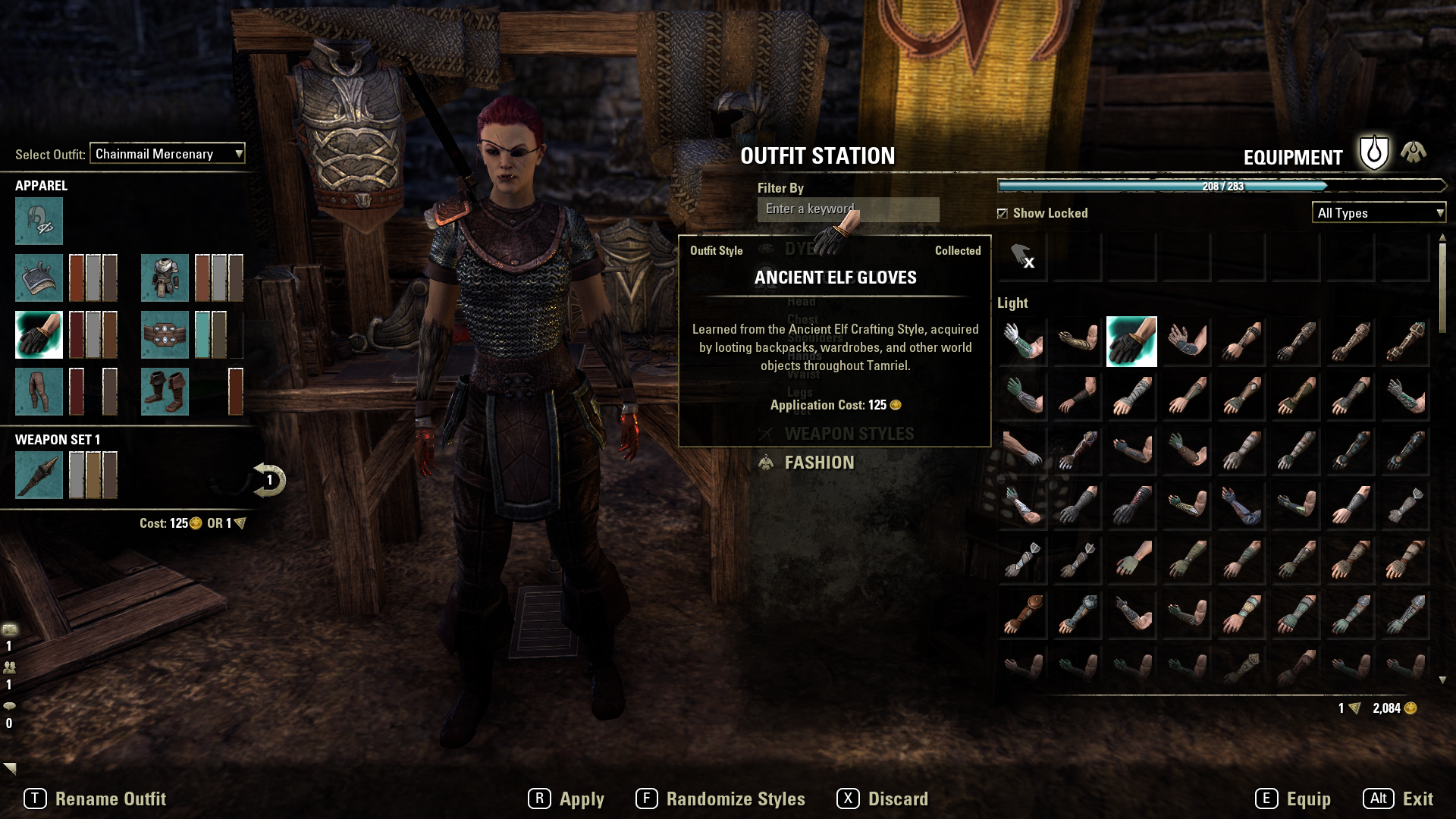
Task: Switch to the hooded costume tab
Action: [1413, 152]
